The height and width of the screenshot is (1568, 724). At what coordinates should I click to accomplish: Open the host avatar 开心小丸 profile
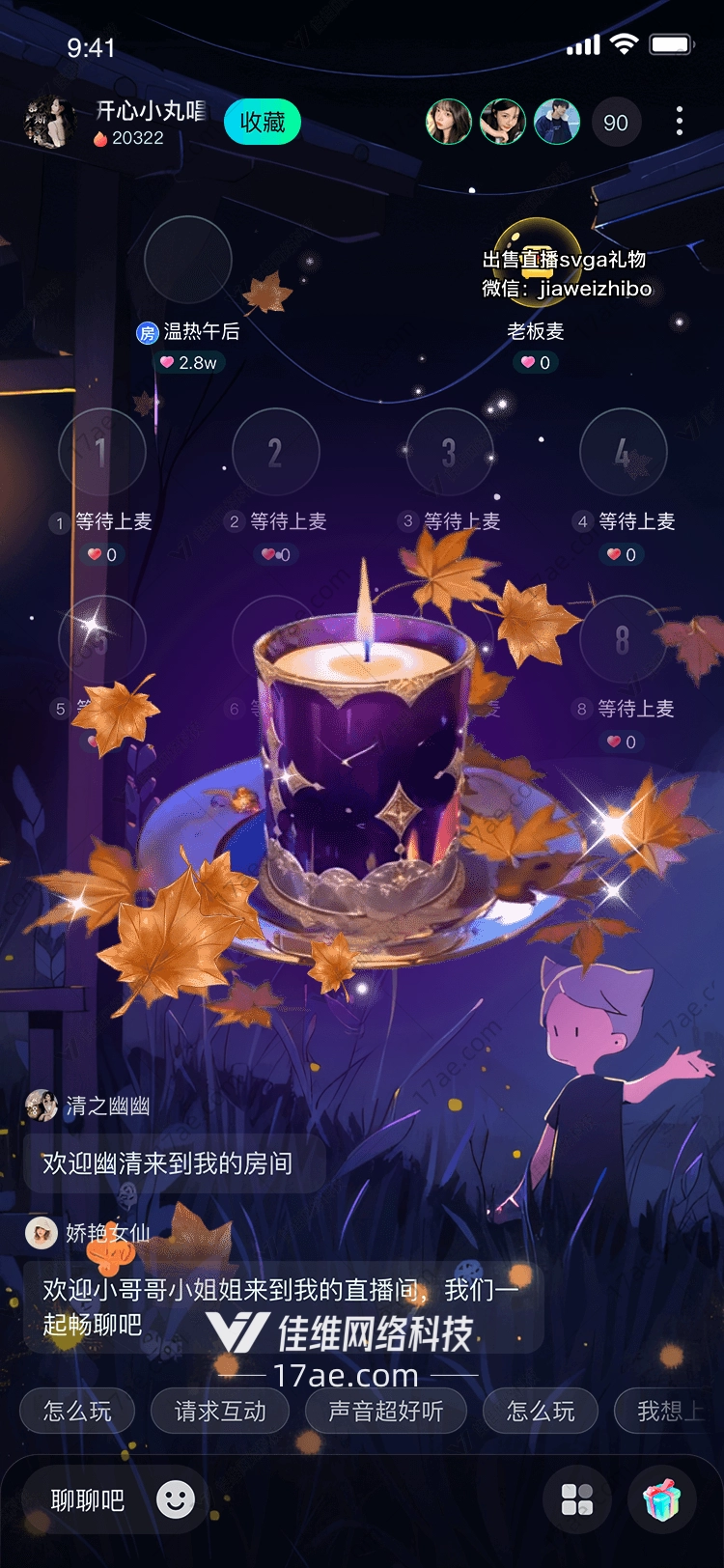tap(50, 123)
